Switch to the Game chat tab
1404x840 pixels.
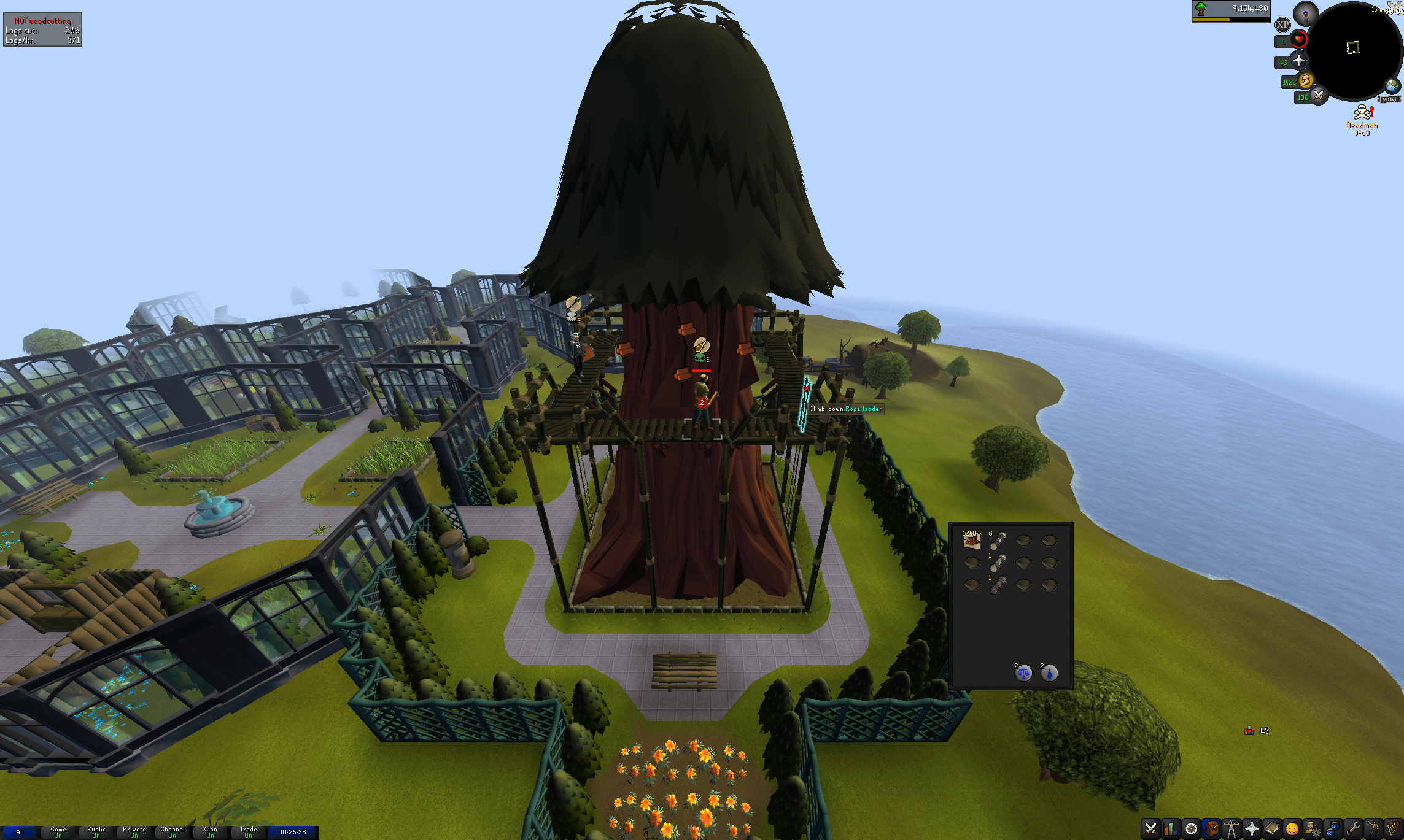point(58,832)
